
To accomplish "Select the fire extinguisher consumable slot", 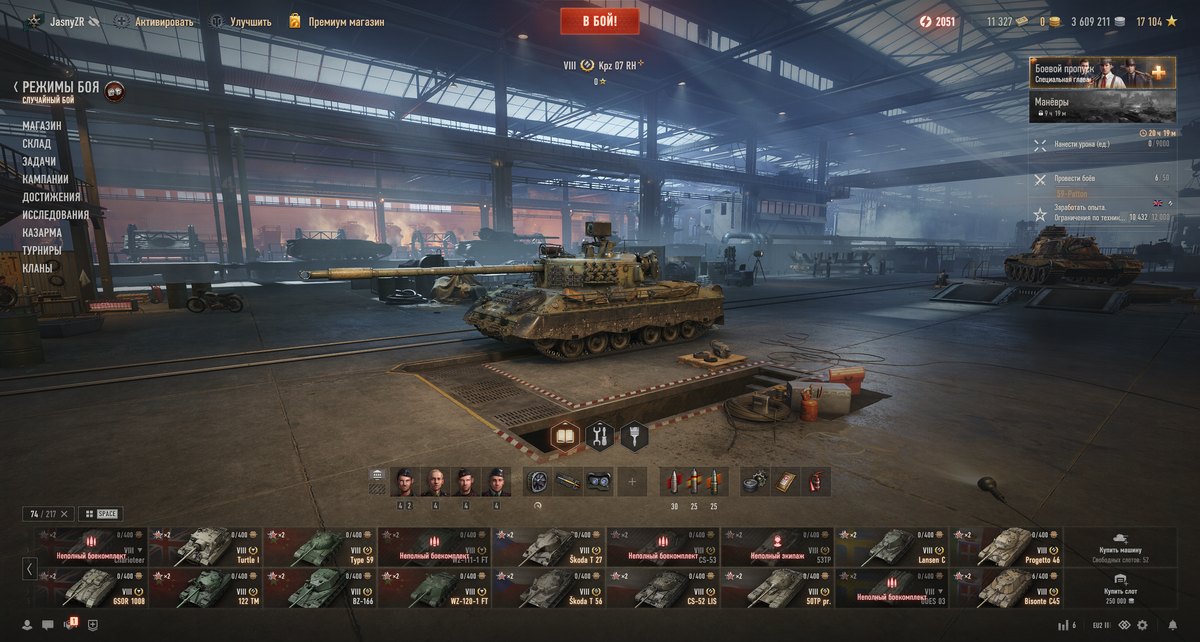I will 817,482.
